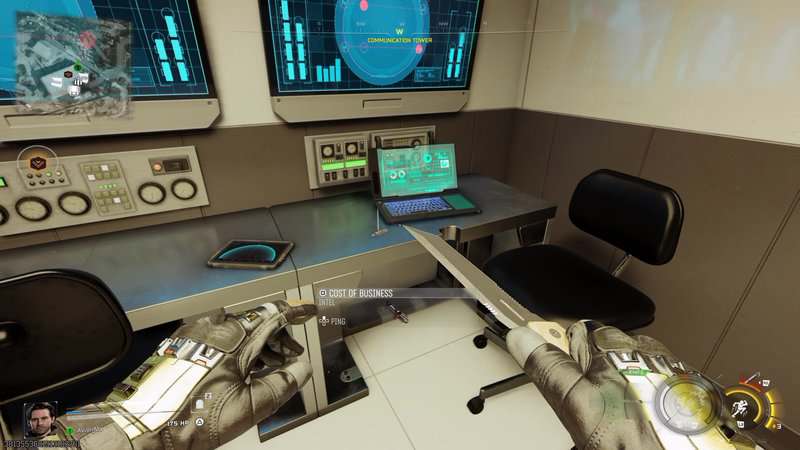This screenshot has height=450, width=800.
Task: Pick up the Cost of Business intel
Action: [362, 293]
